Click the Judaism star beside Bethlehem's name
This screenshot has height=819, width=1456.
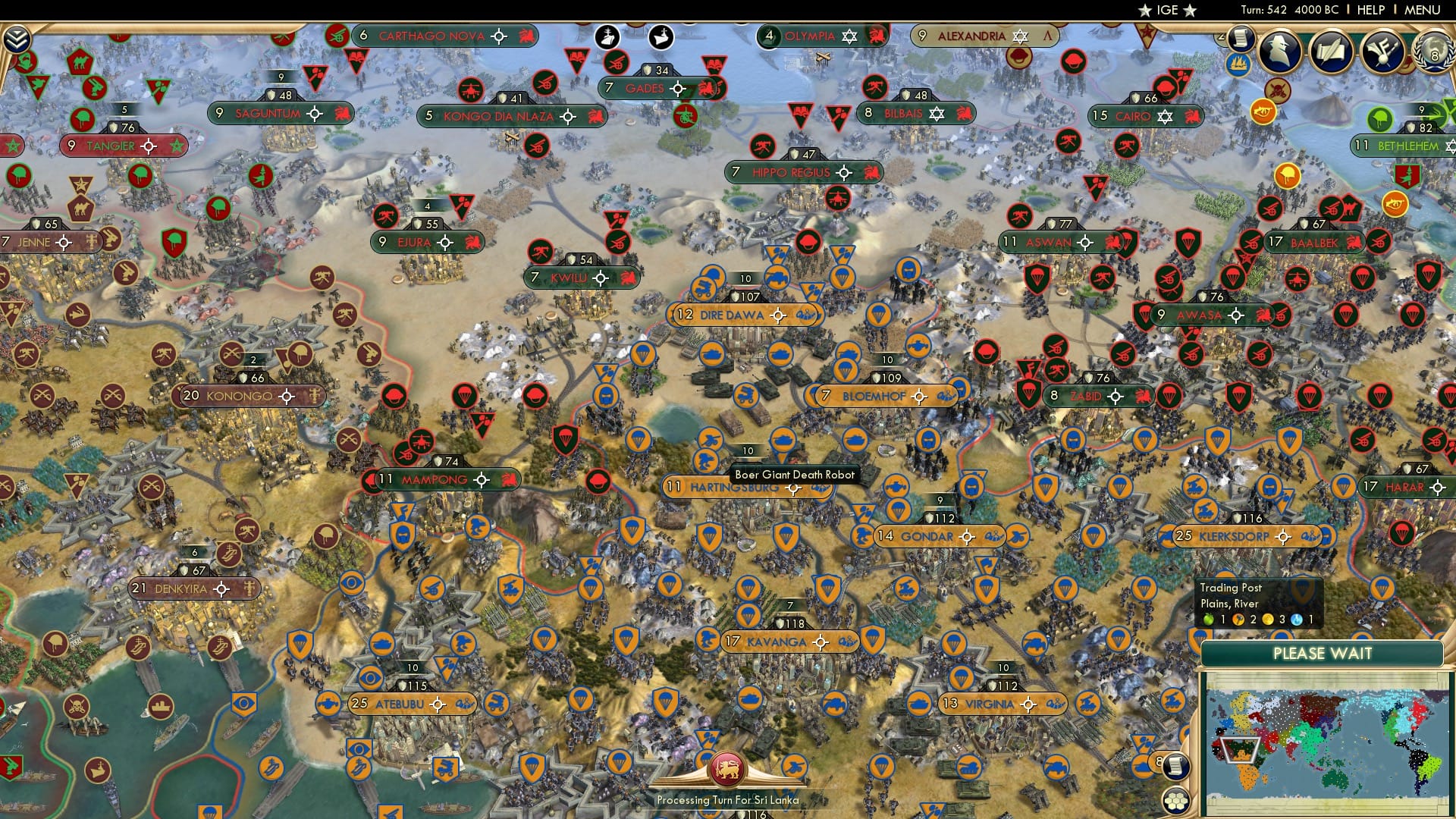click(1450, 146)
